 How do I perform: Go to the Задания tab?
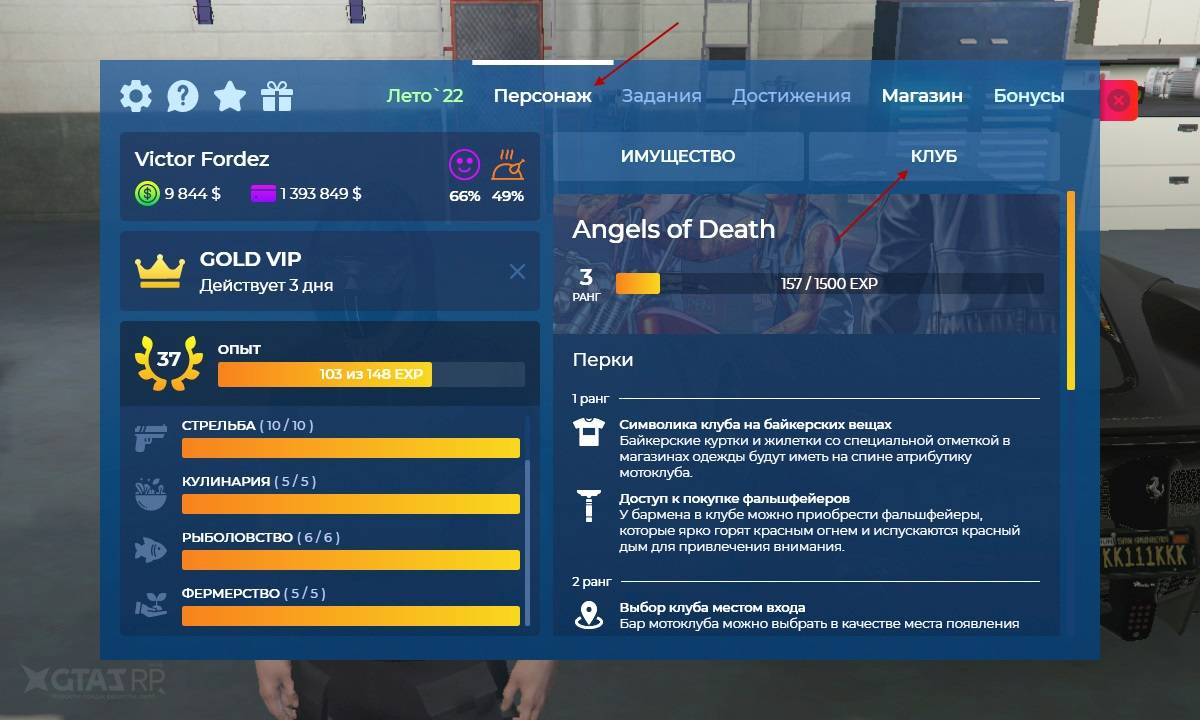point(661,96)
